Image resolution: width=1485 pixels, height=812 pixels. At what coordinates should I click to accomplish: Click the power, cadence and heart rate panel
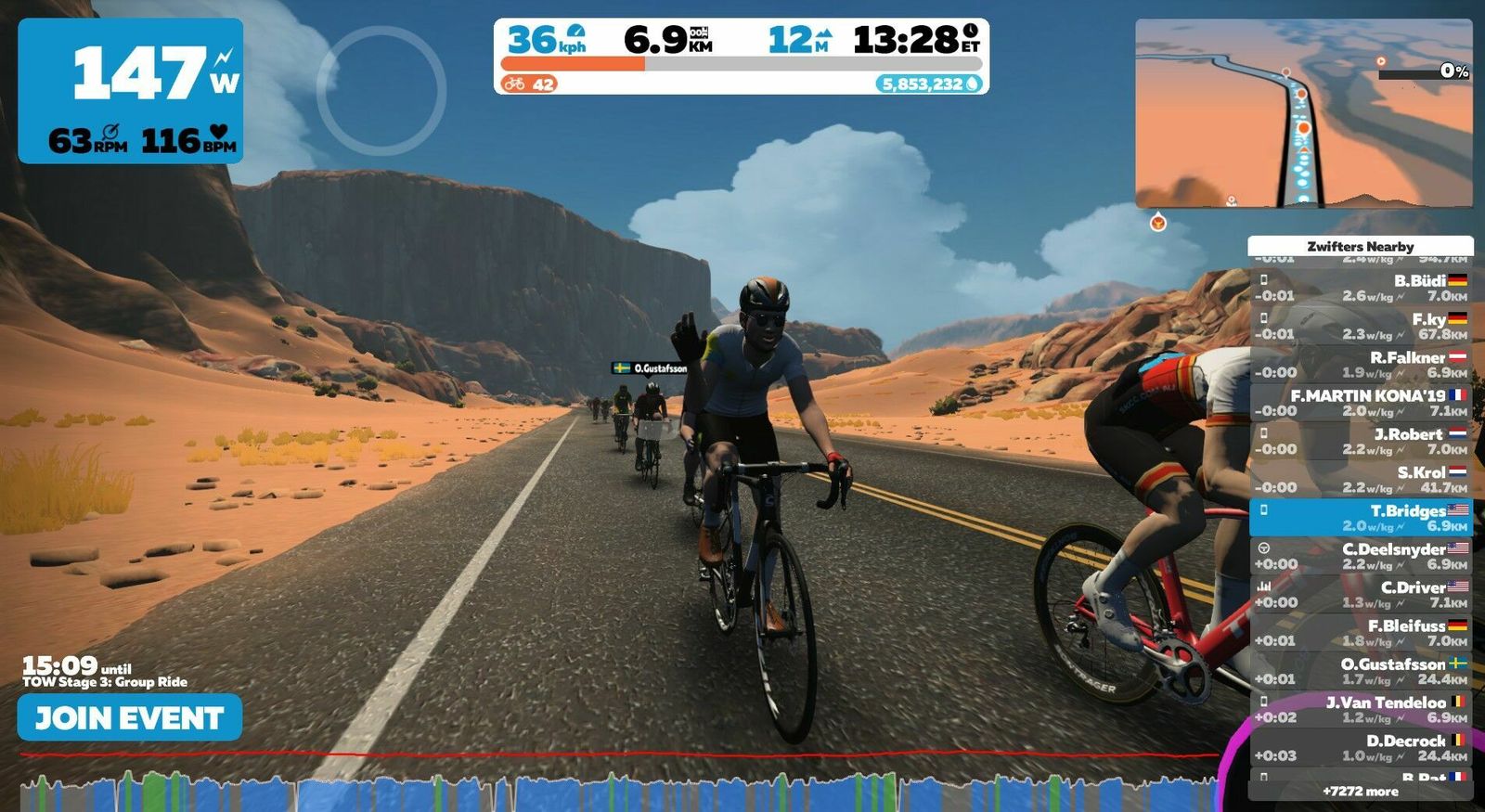click(131, 91)
